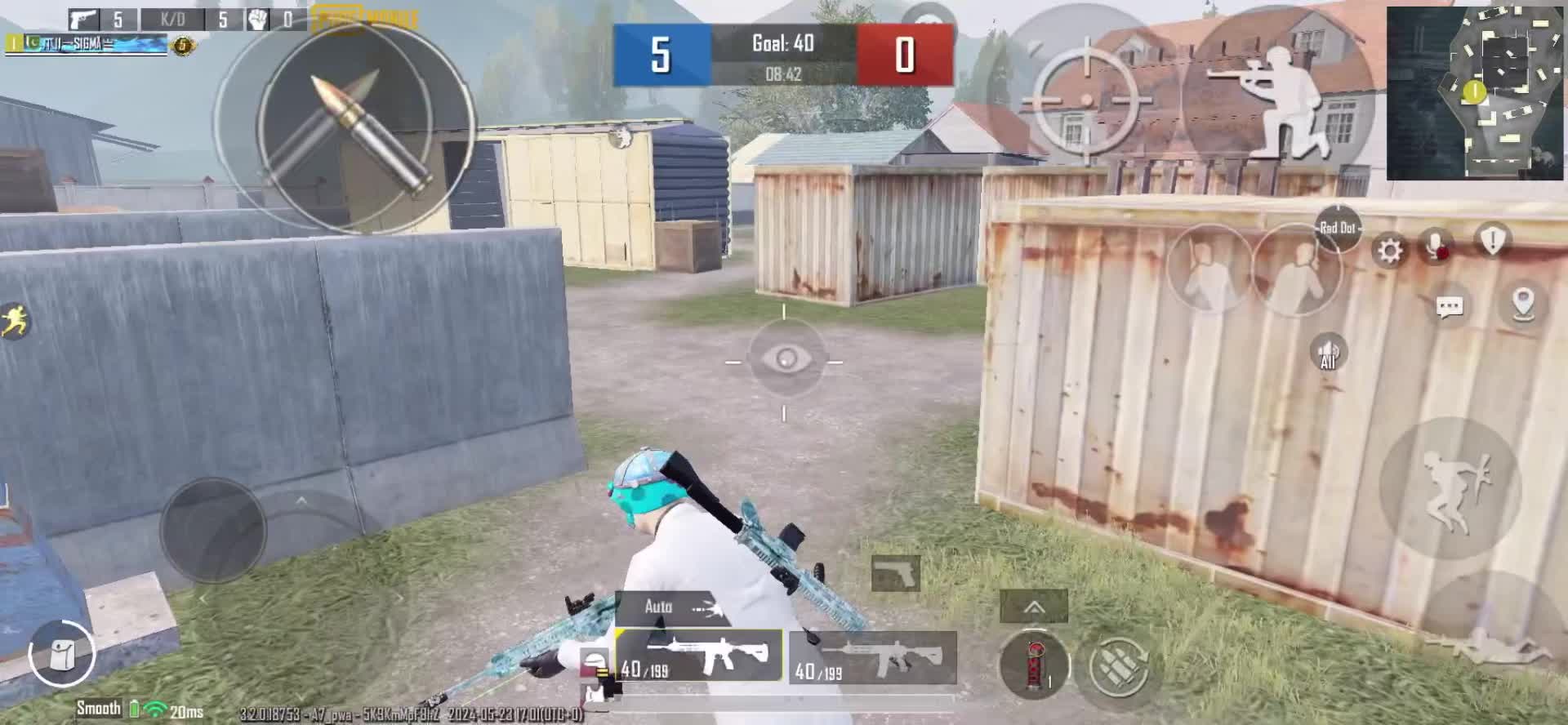The width and height of the screenshot is (1568, 725).
Task: Expand the throwables arrow panel
Action: 1034,607
